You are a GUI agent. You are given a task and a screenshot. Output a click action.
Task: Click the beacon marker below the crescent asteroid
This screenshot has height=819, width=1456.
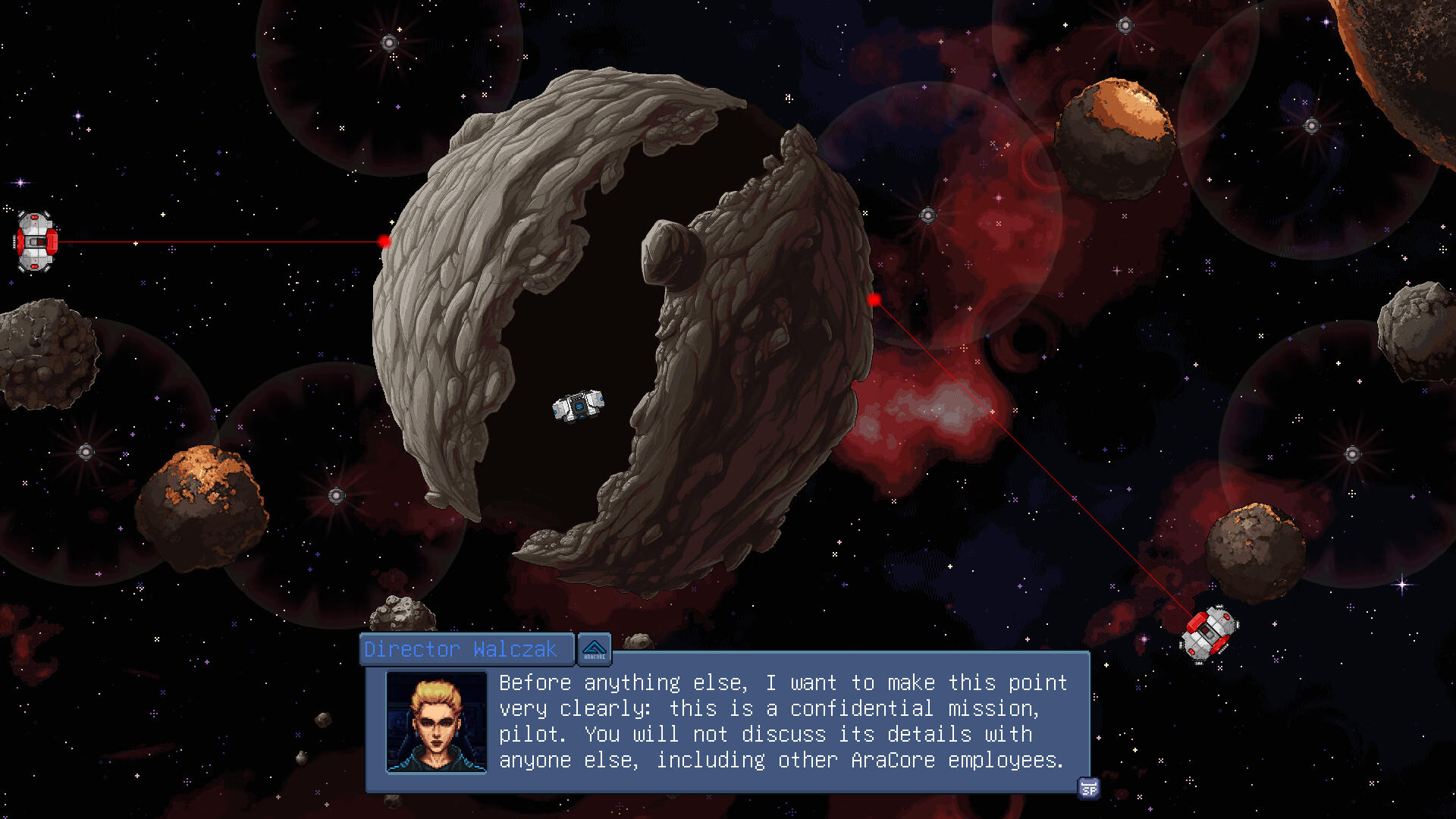tap(336, 494)
